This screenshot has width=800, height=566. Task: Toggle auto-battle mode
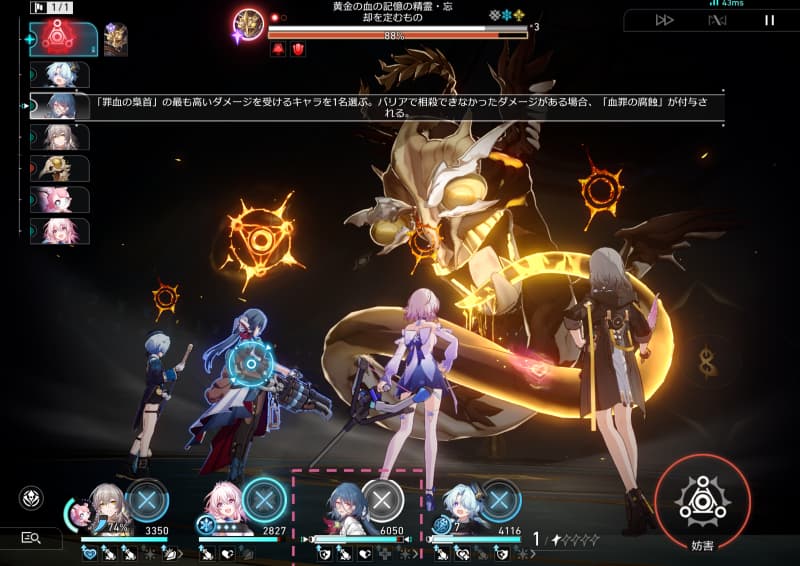point(716,20)
